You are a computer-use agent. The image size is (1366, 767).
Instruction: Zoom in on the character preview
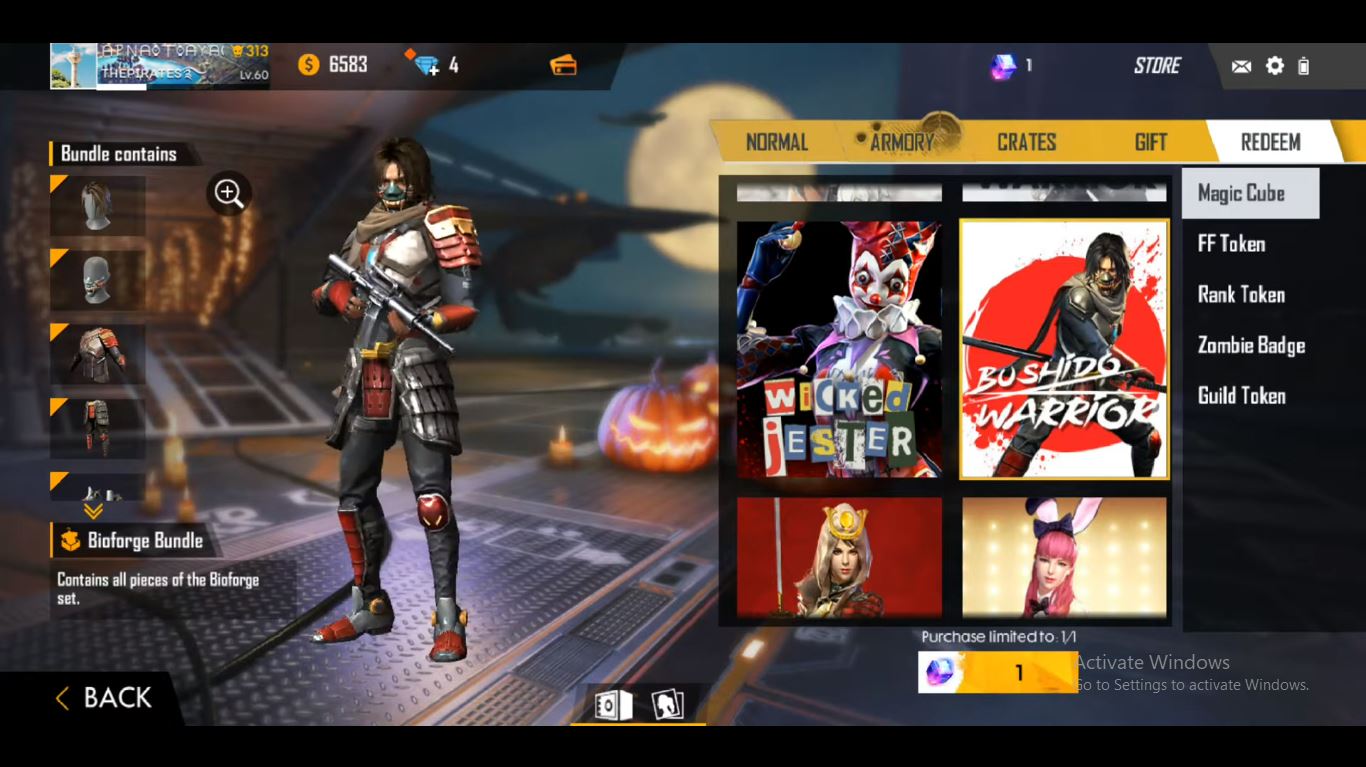click(229, 193)
